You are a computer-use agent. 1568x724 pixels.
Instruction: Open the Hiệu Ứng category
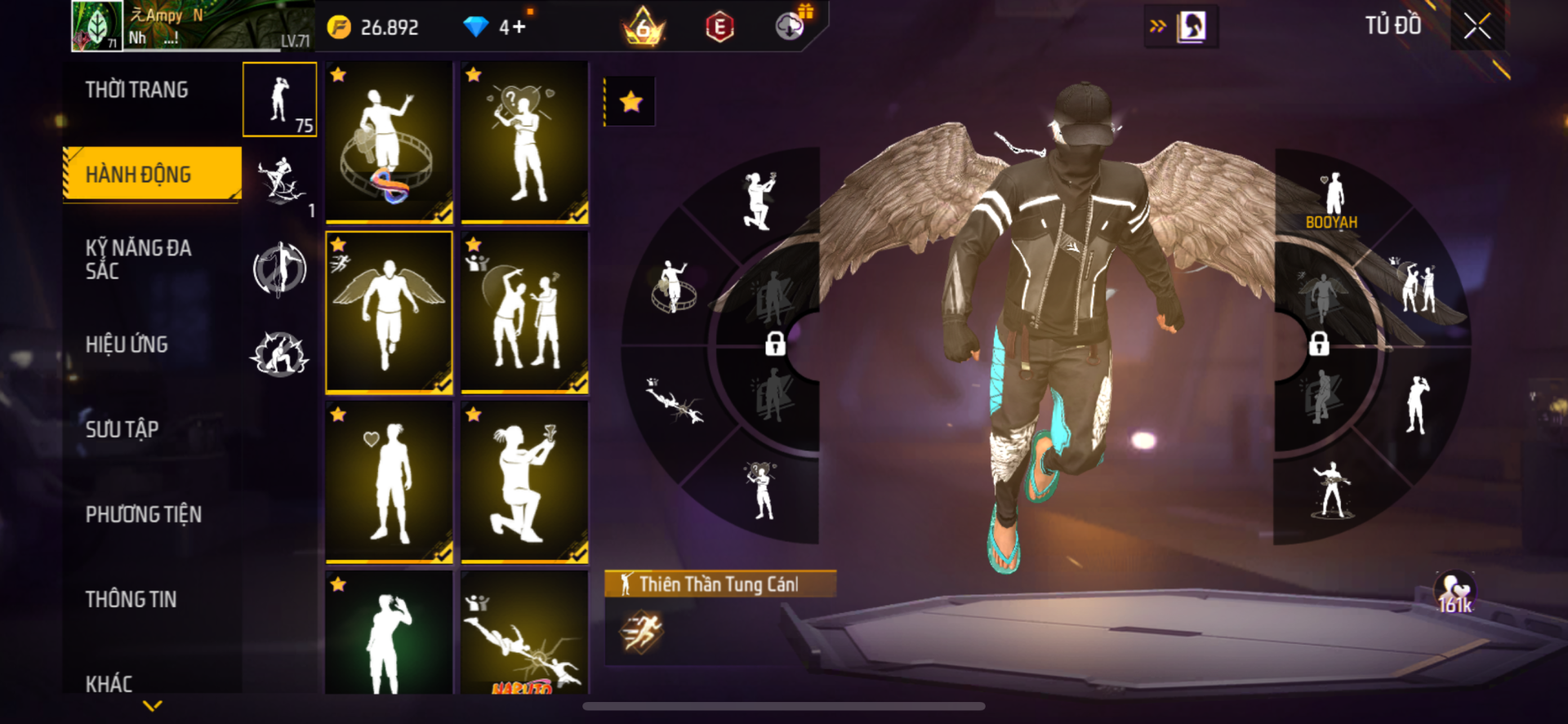(127, 344)
